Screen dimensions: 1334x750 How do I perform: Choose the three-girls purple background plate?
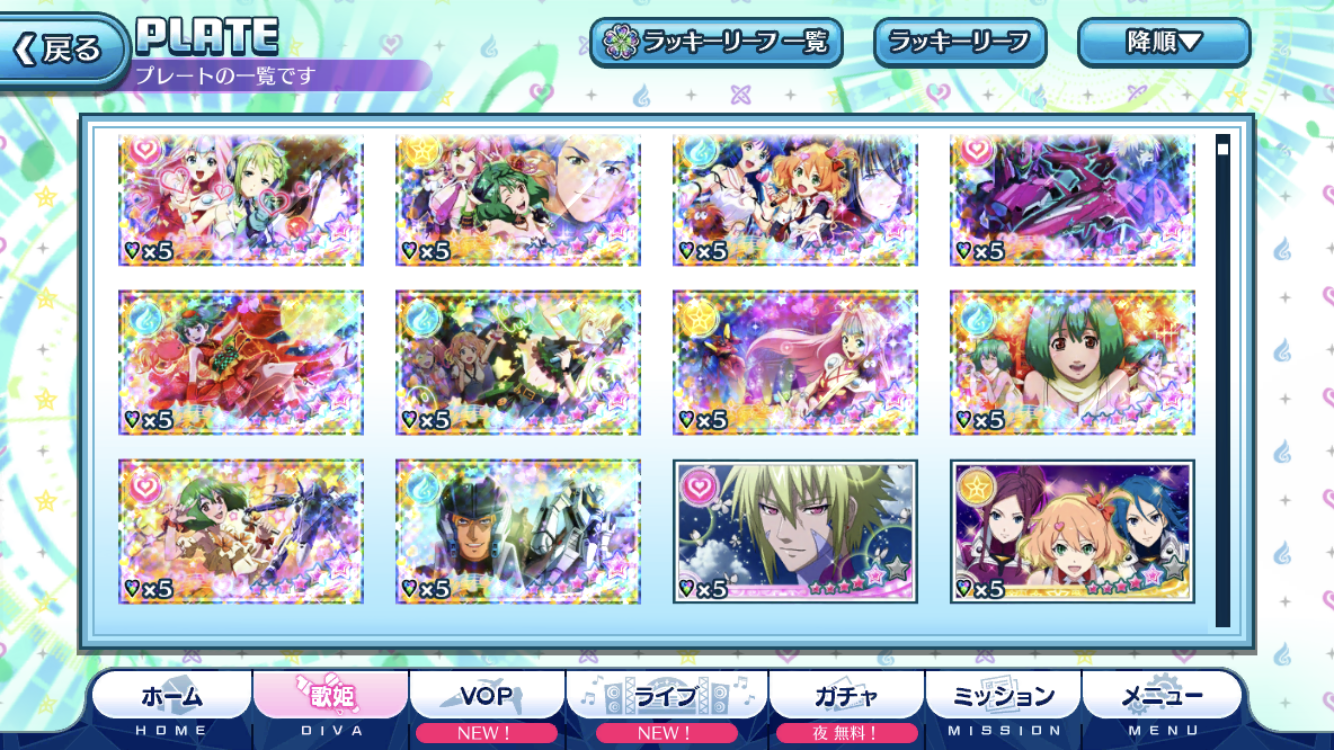tap(1072, 532)
